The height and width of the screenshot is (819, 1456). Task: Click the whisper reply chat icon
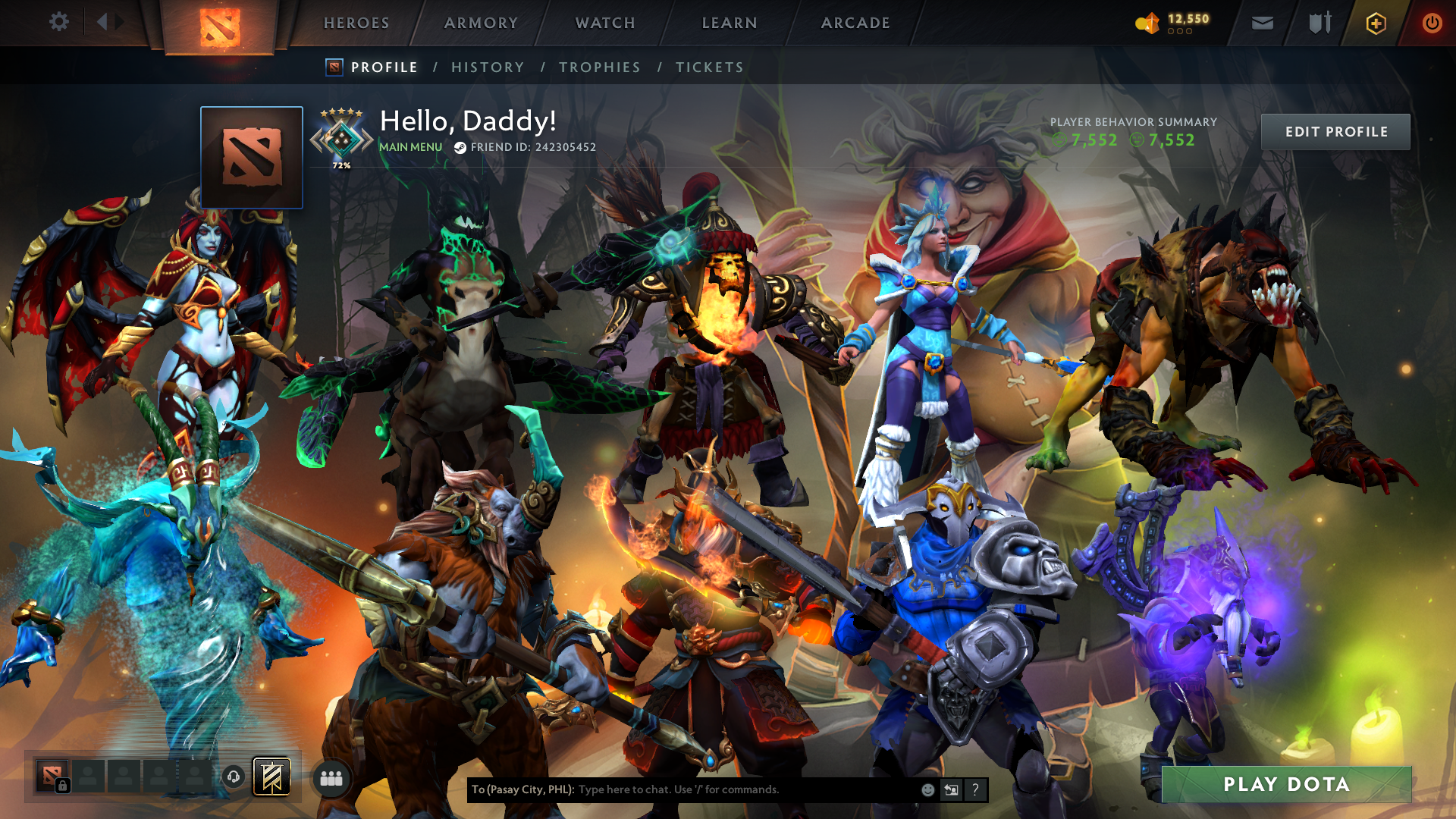click(x=951, y=789)
